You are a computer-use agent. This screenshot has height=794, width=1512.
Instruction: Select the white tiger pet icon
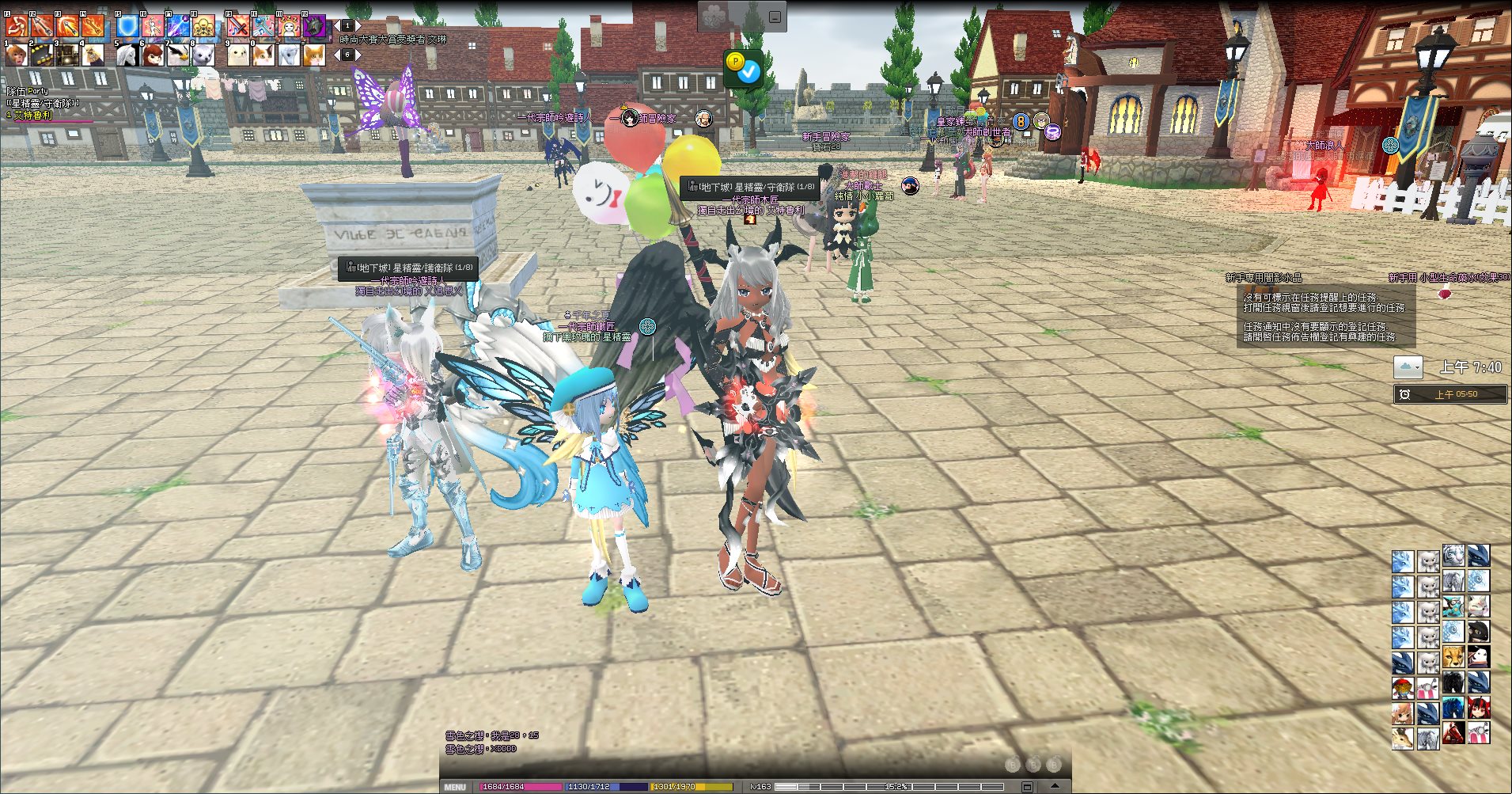click(x=1453, y=556)
